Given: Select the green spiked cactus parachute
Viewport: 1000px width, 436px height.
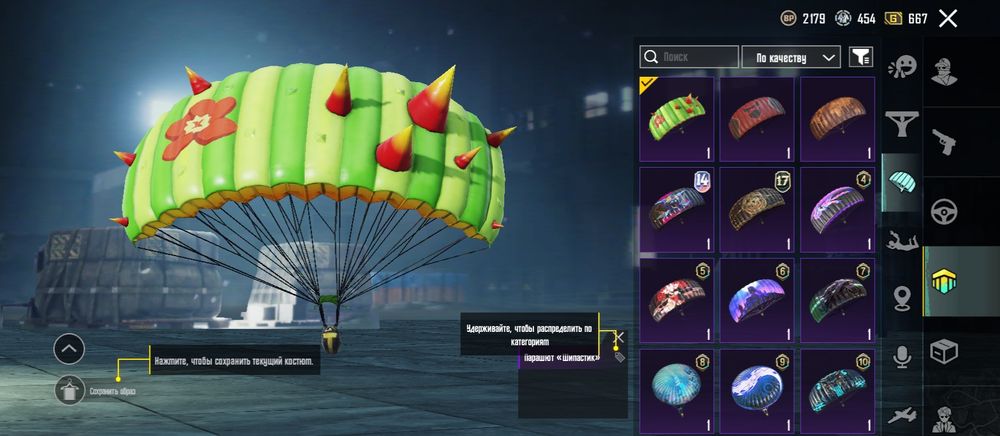Looking at the screenshot, I should 677,119.
